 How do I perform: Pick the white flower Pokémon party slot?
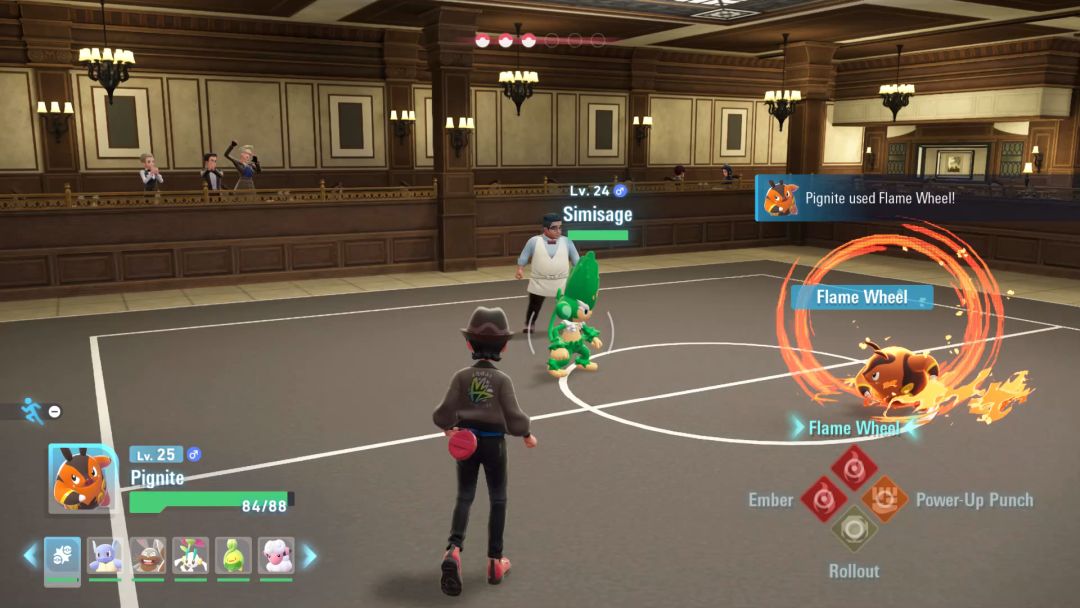(190, 557)
